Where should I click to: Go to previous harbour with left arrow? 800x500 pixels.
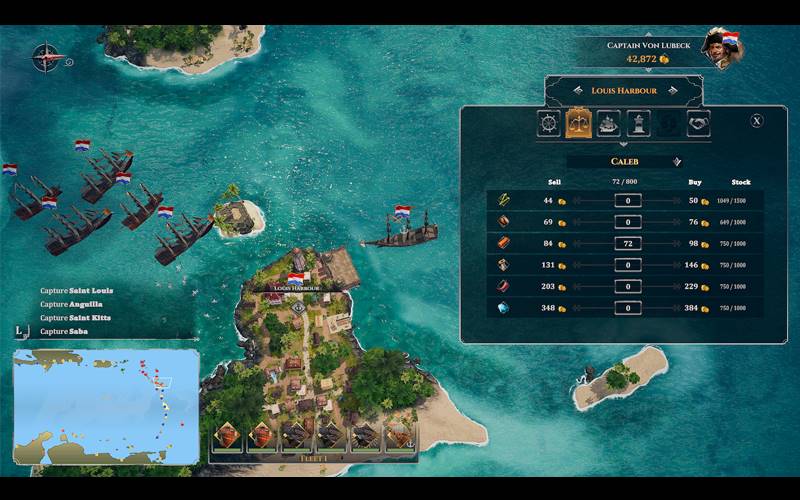pos(576,90)
